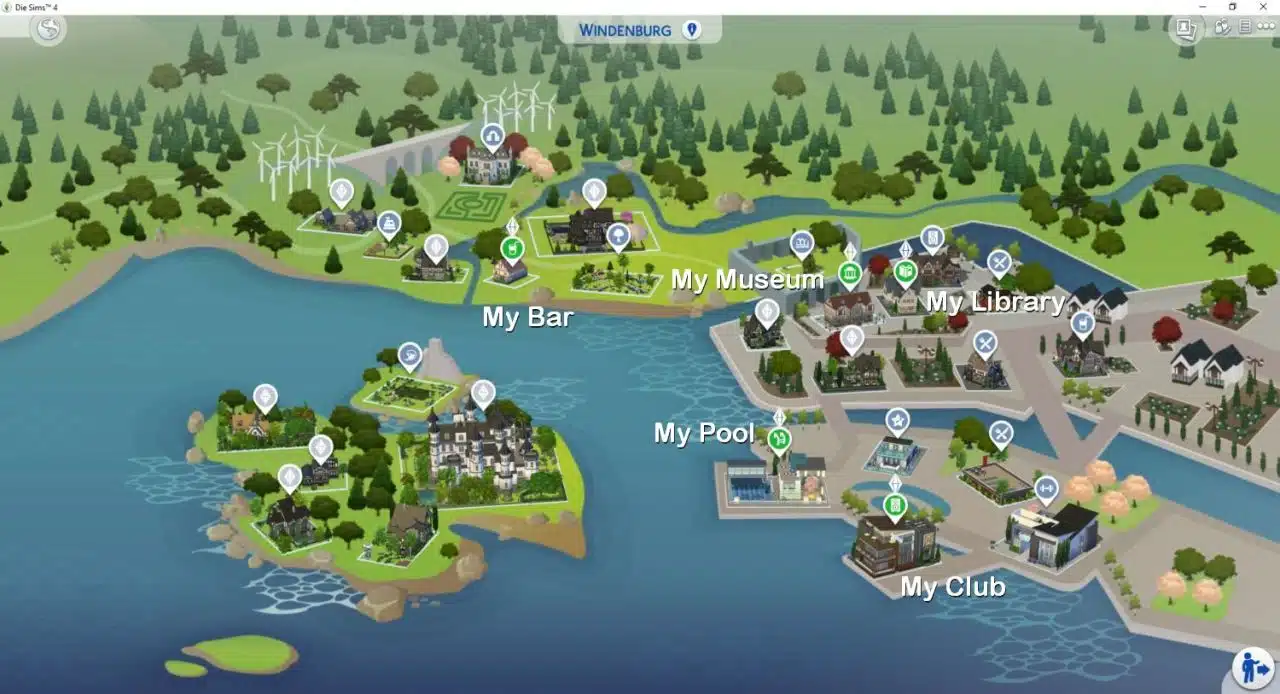
Task: Choose the coffee cup marker on the island
Action: tap(409, 354)
